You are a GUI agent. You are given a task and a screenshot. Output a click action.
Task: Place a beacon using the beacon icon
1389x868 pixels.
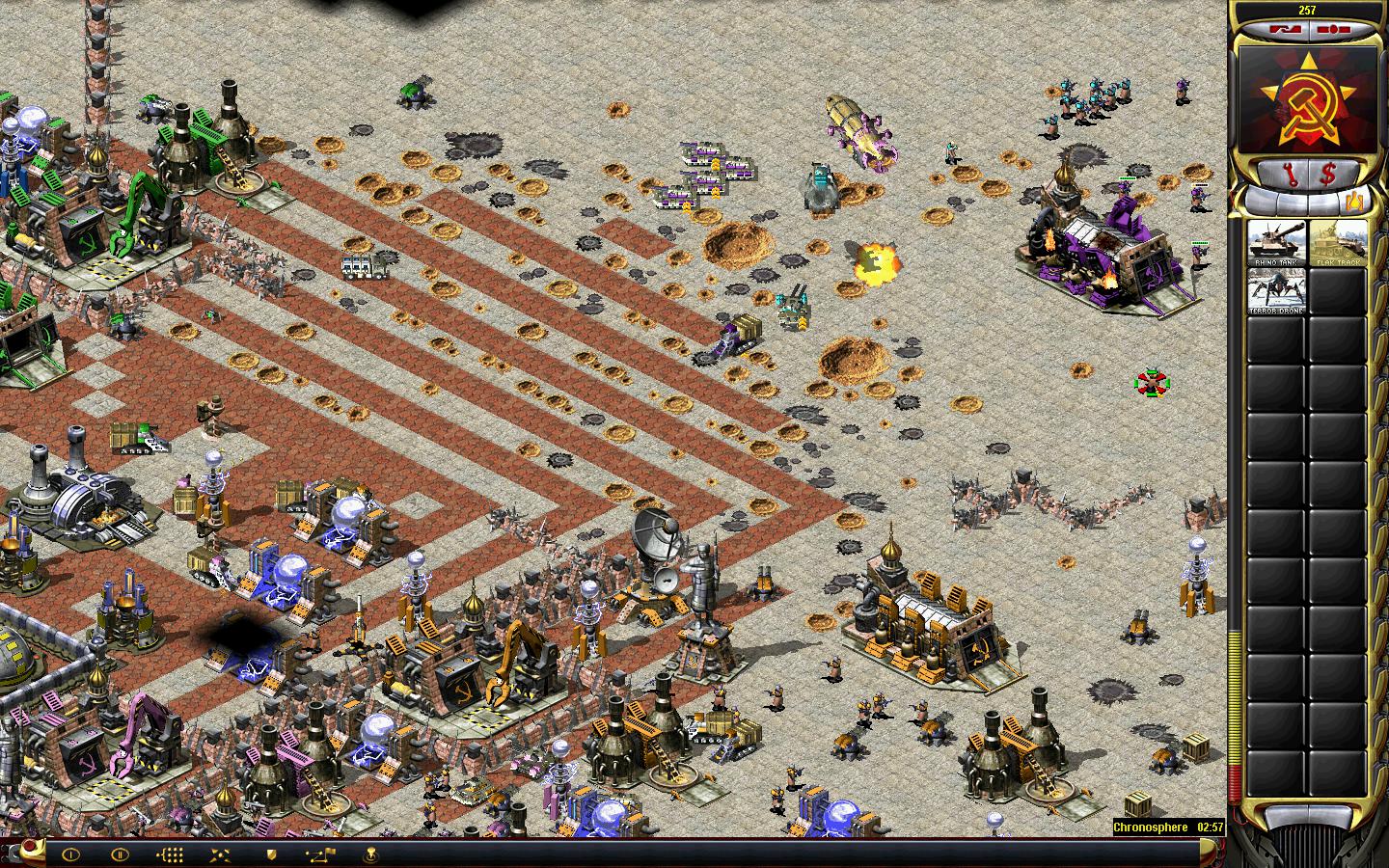pos(371,854)
